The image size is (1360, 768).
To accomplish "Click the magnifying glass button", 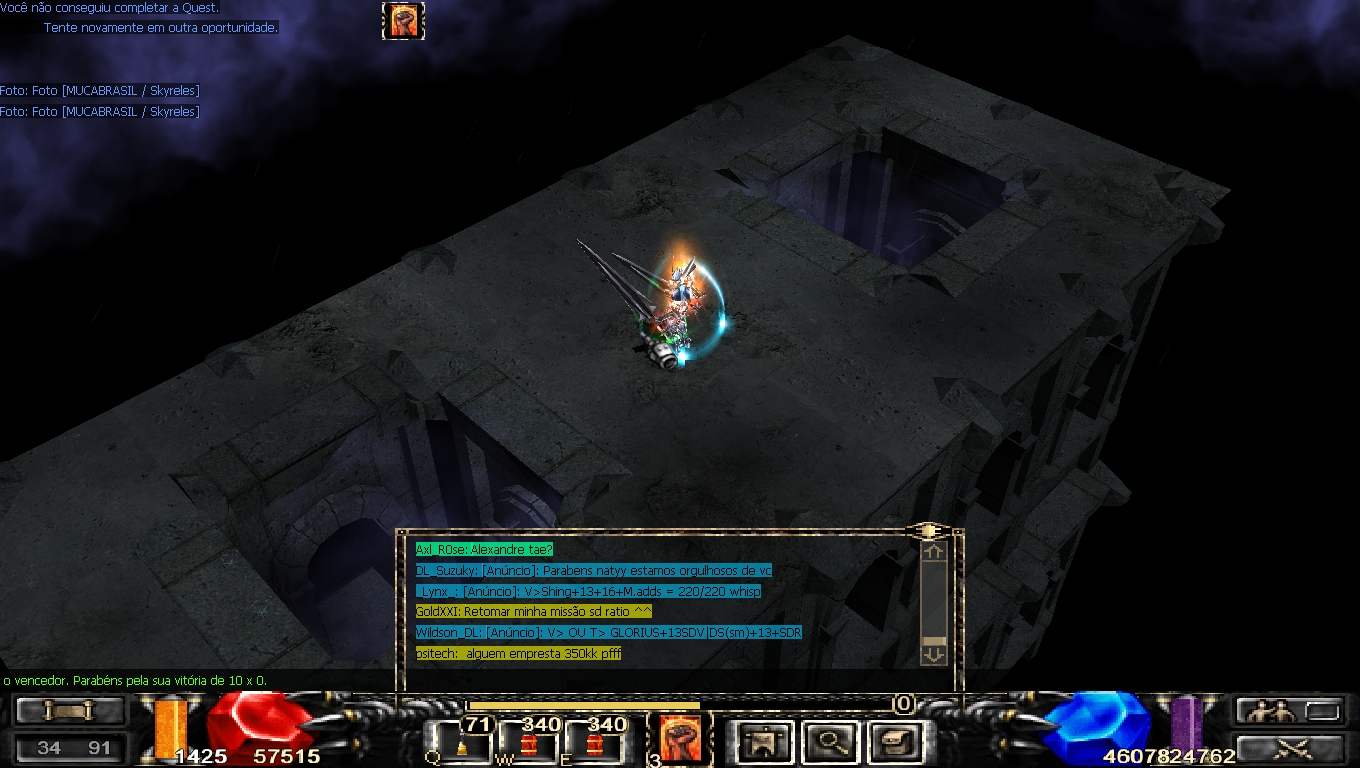I will coord(829,742).
